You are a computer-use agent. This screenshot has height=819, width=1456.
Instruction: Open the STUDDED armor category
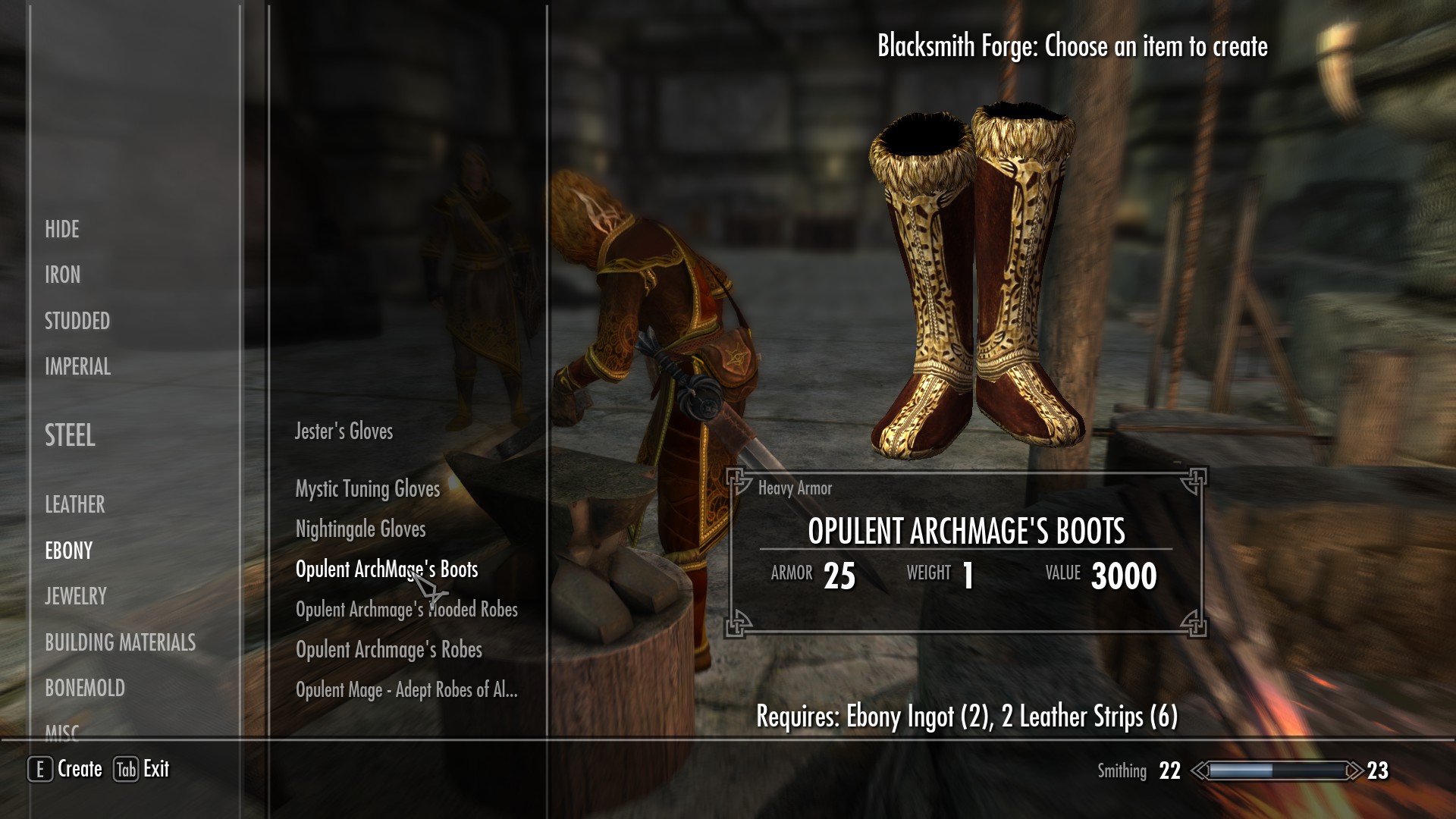coord(77,321)
